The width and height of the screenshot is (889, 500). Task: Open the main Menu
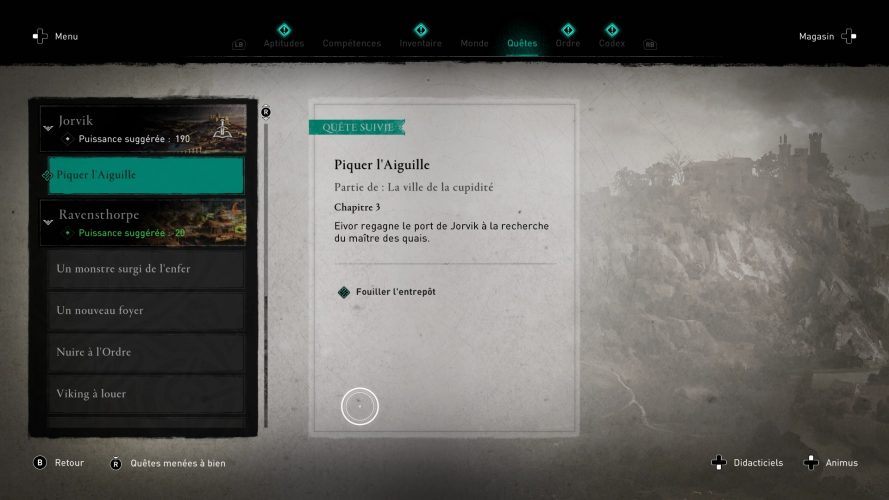(x=56, y=37)
